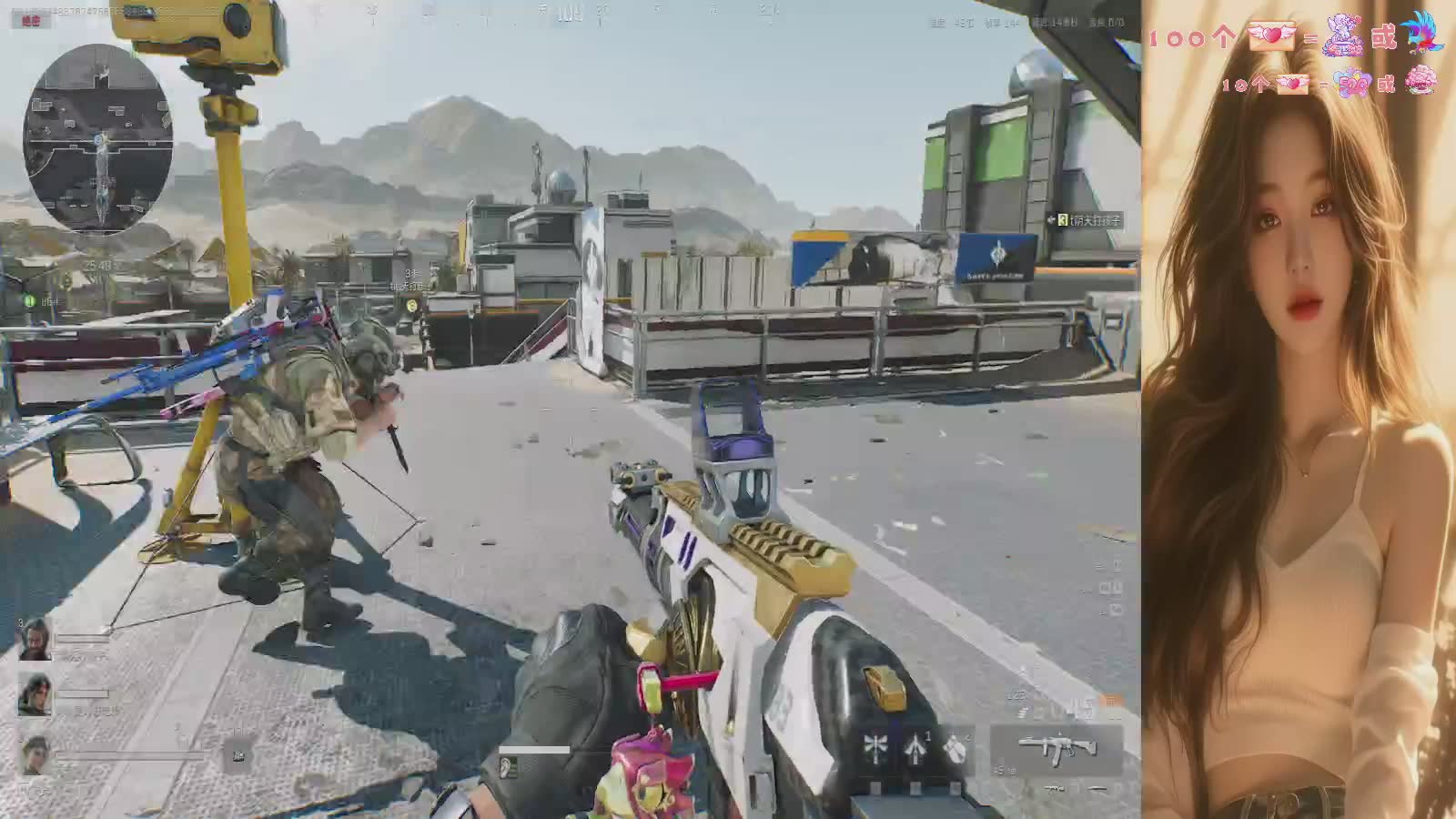
Task: Select the equipped rifle weapon slot
Action: coord(1056,749)
